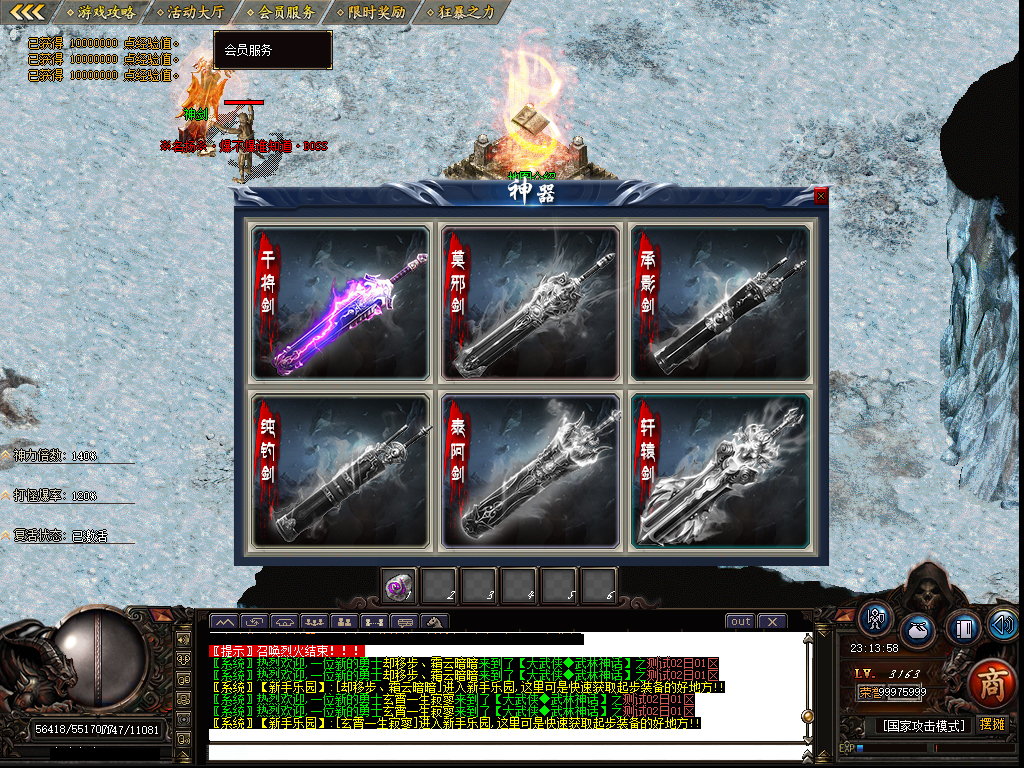1024x768 pixels.
Task: Click the chat panel's out button
Action: [x=740, y=621]
